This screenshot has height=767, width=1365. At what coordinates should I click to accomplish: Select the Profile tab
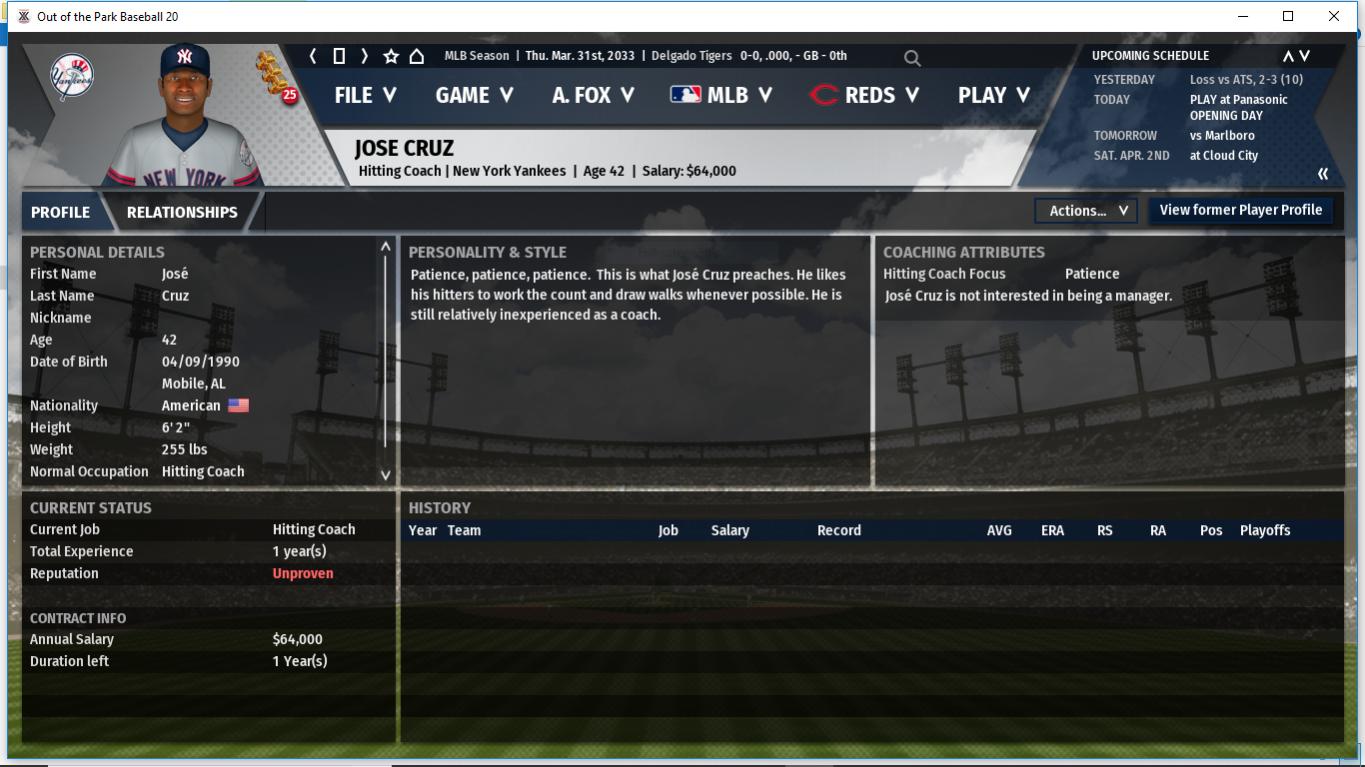60,212
